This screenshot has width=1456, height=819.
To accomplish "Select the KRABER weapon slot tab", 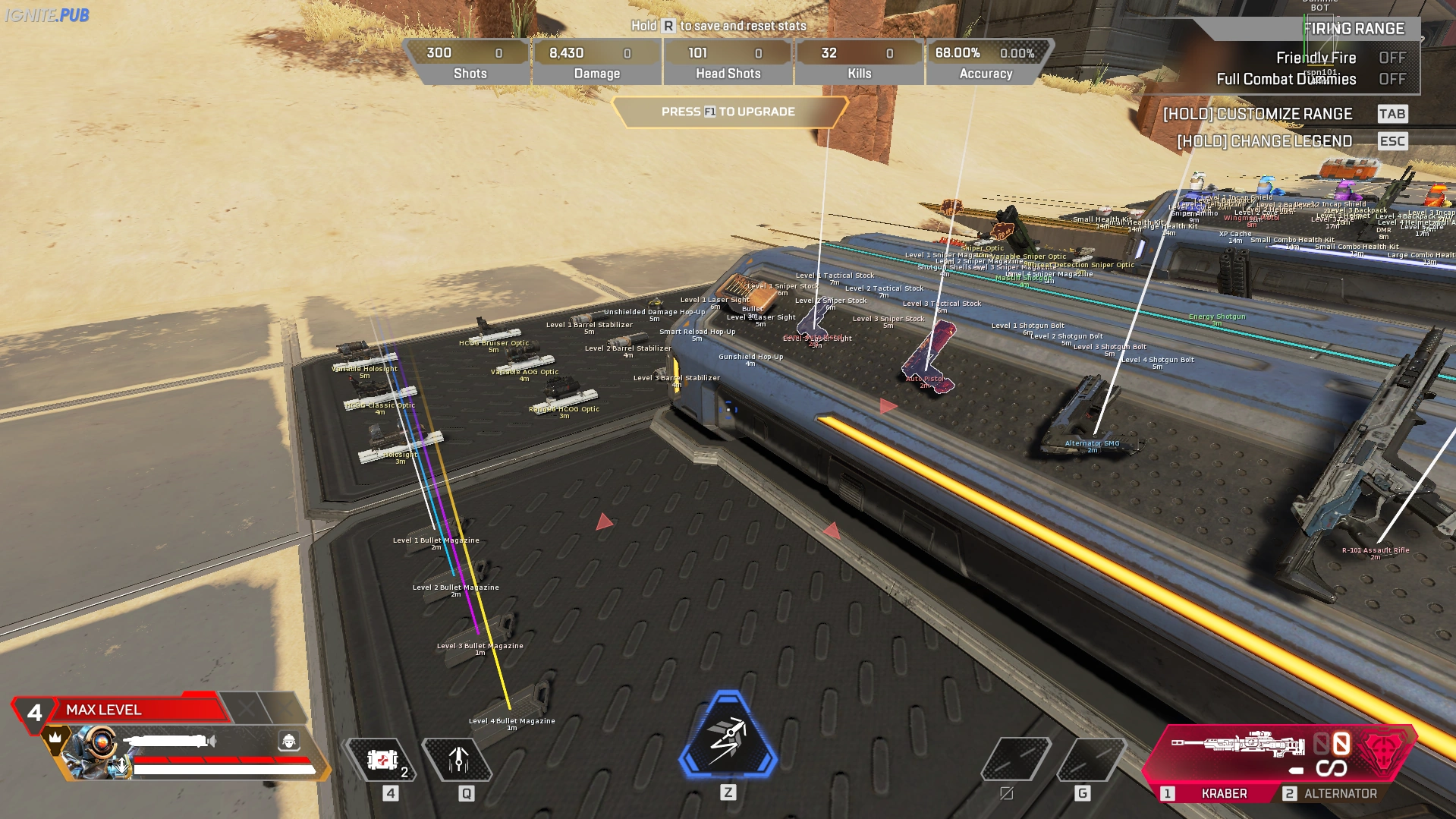I will pos(1224,793).
